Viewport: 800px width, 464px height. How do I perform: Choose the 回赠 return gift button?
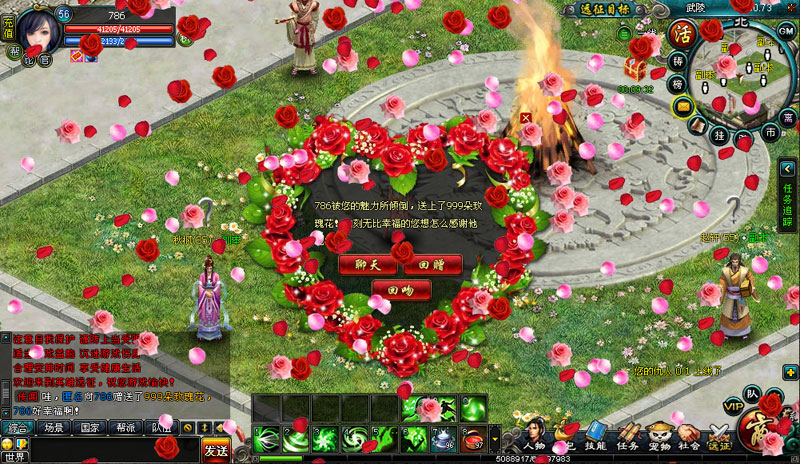pos(431,265)
